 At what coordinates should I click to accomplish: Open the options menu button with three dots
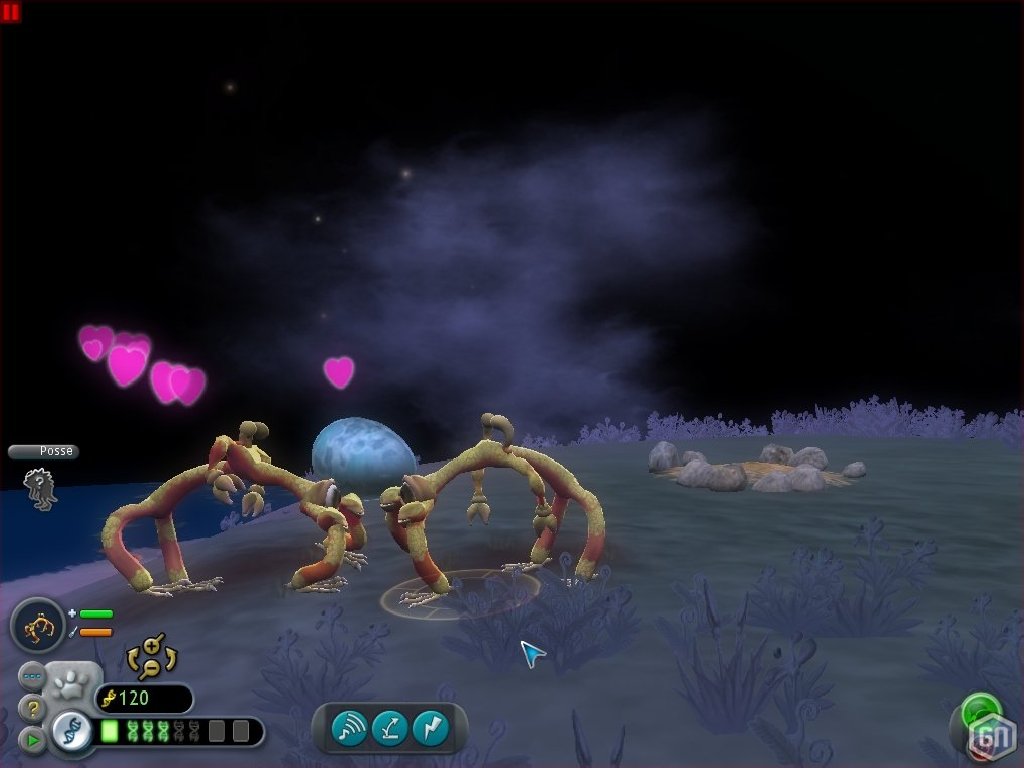[x=32, y=676]
